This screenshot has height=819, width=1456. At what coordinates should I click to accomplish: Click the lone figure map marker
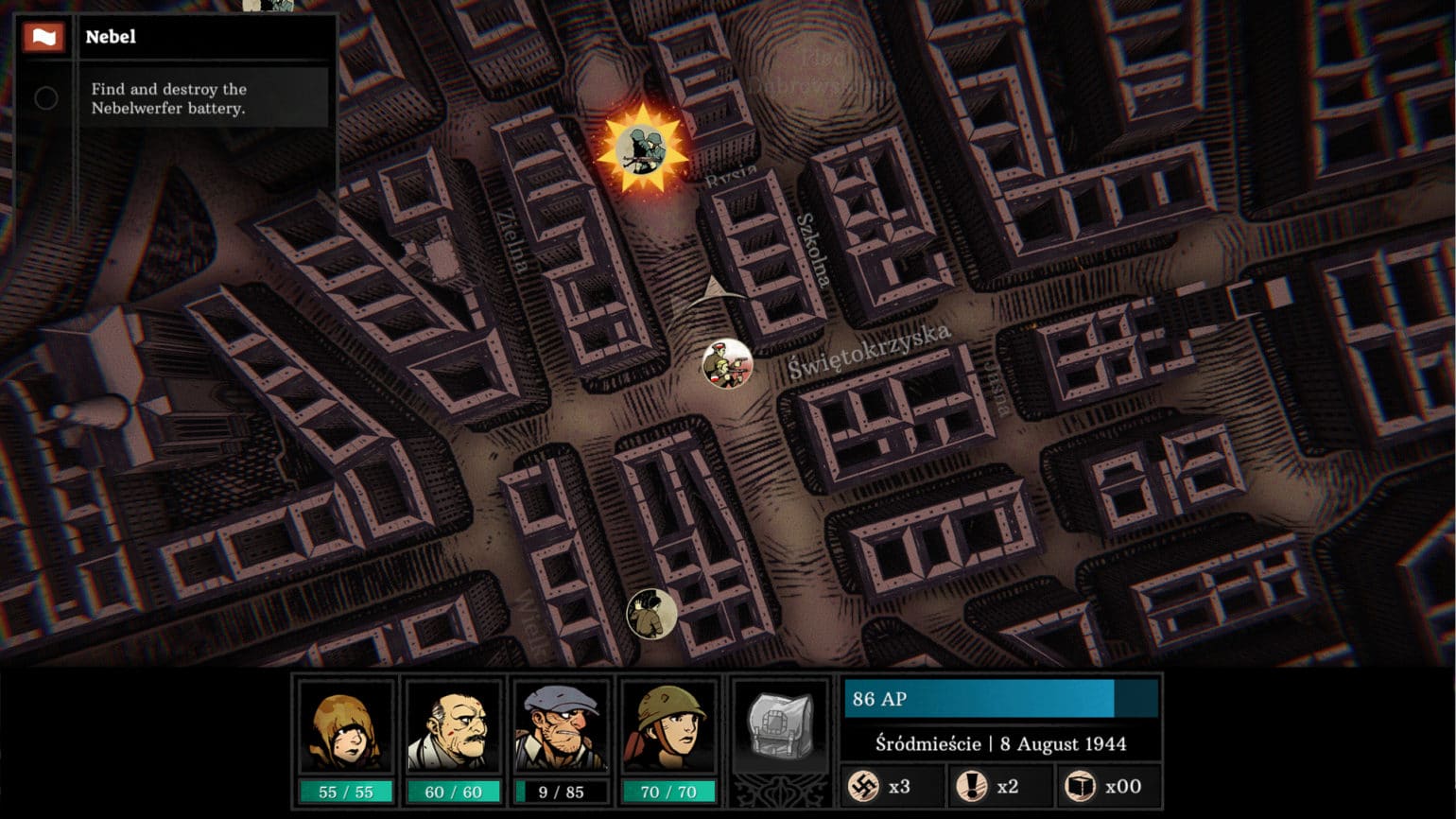point(651,613)
